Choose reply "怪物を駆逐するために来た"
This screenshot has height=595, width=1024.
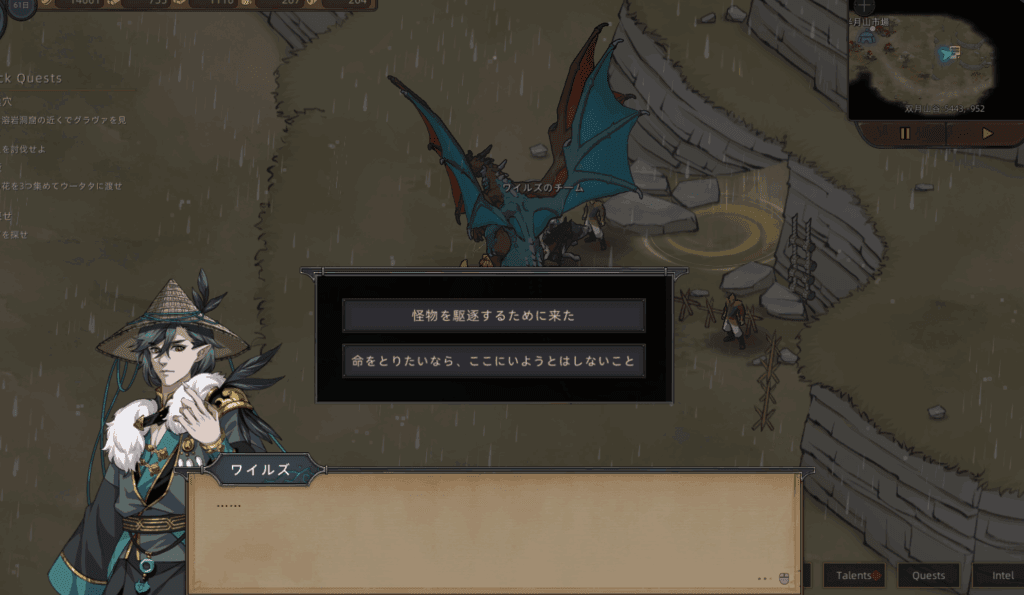pyautogui.click(x=493, y=315)
